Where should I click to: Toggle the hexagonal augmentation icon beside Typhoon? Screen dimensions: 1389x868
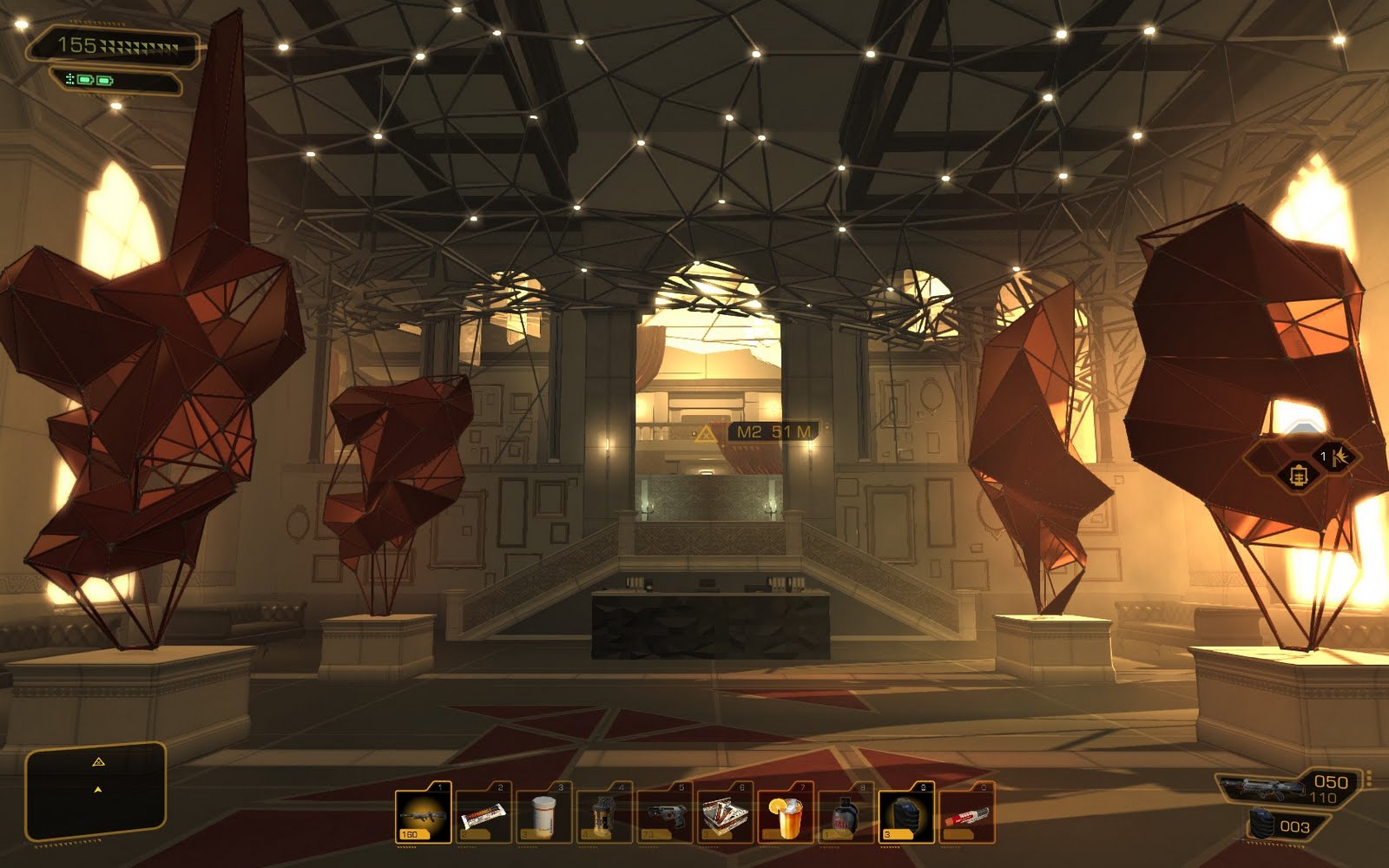click(1298, 476)
